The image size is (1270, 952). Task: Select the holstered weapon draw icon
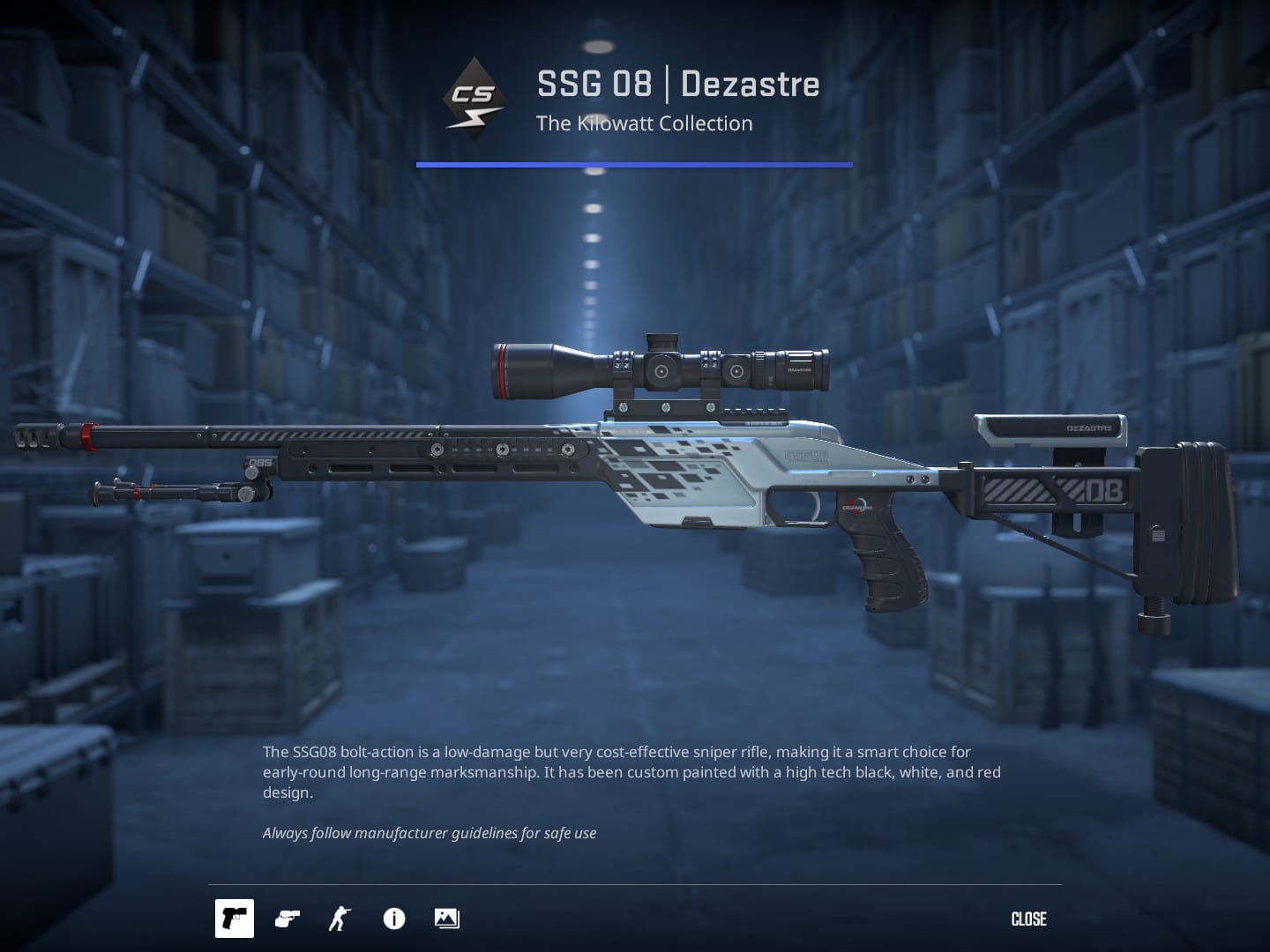coord(287,919)
